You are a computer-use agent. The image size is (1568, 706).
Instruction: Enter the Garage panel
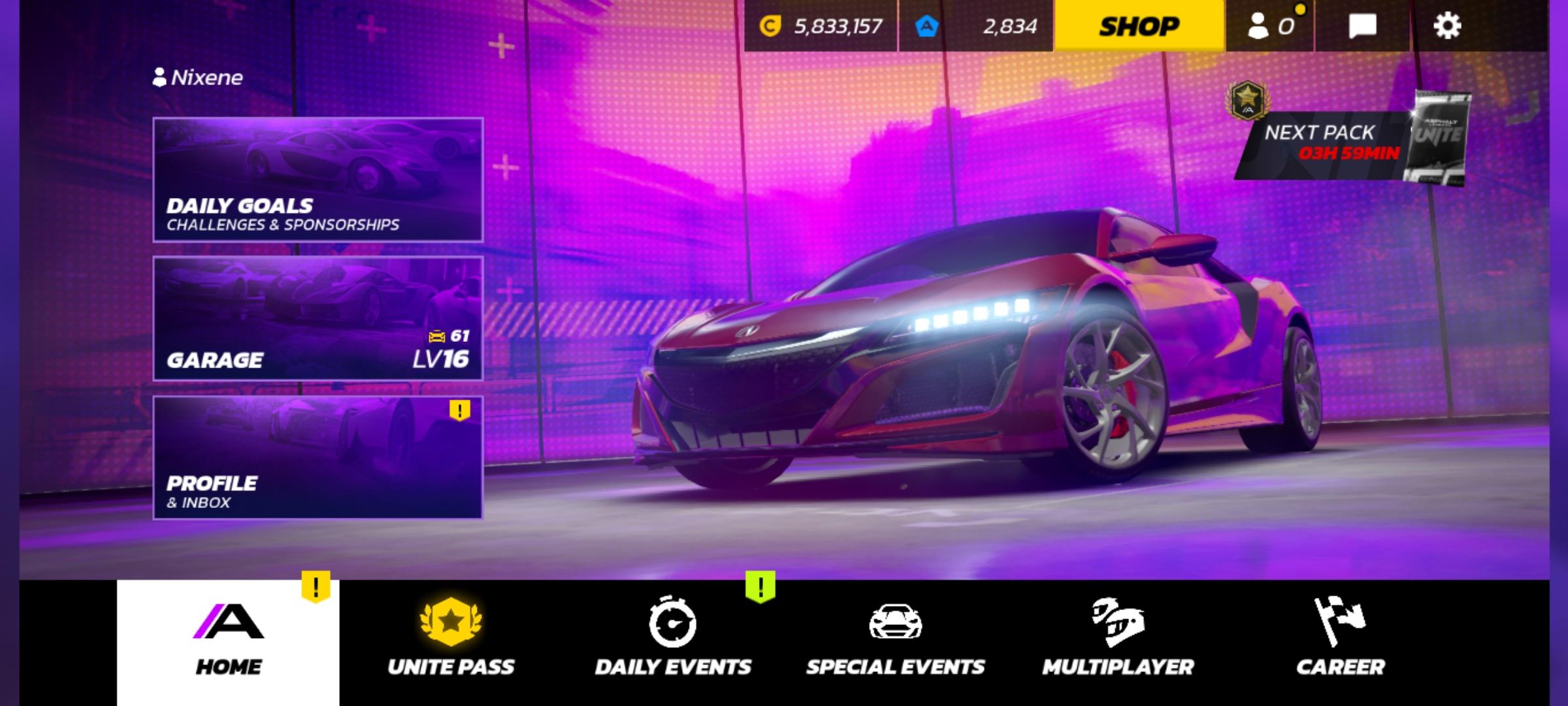[x=318, y=318]
